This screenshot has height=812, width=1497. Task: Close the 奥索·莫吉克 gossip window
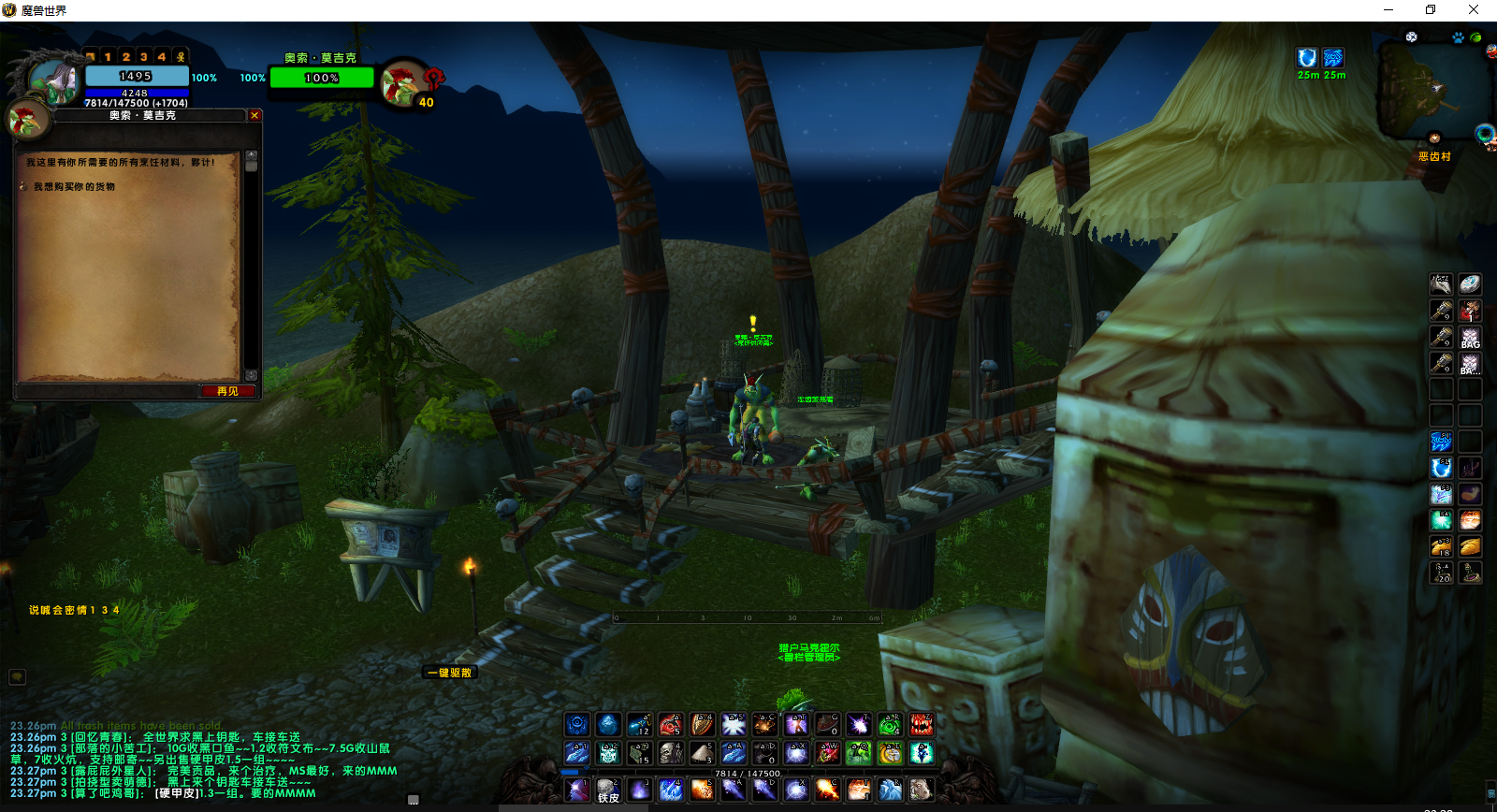pos(254,115)
